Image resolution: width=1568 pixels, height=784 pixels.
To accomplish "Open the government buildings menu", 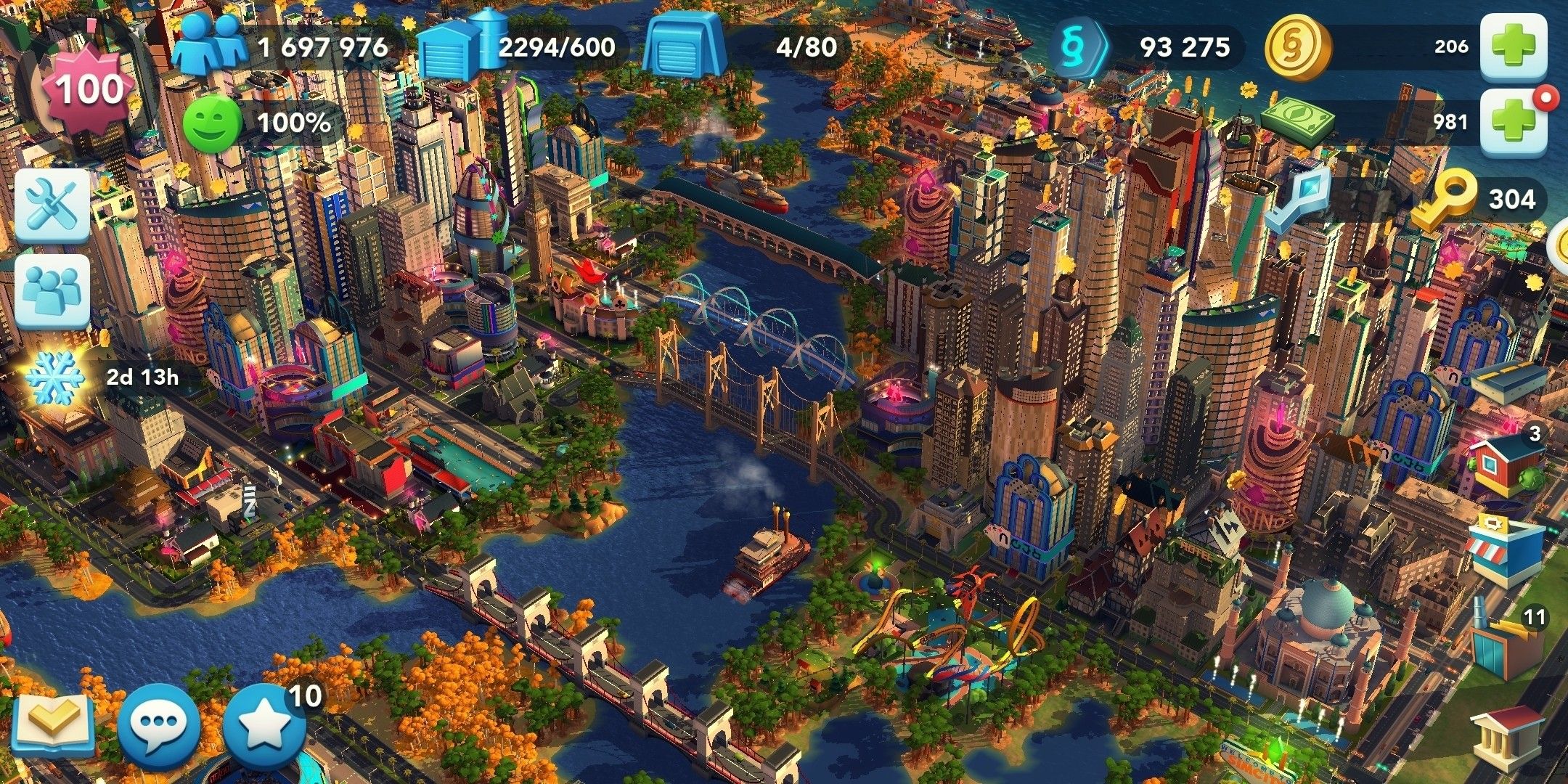I will [x=1507, y=738].
